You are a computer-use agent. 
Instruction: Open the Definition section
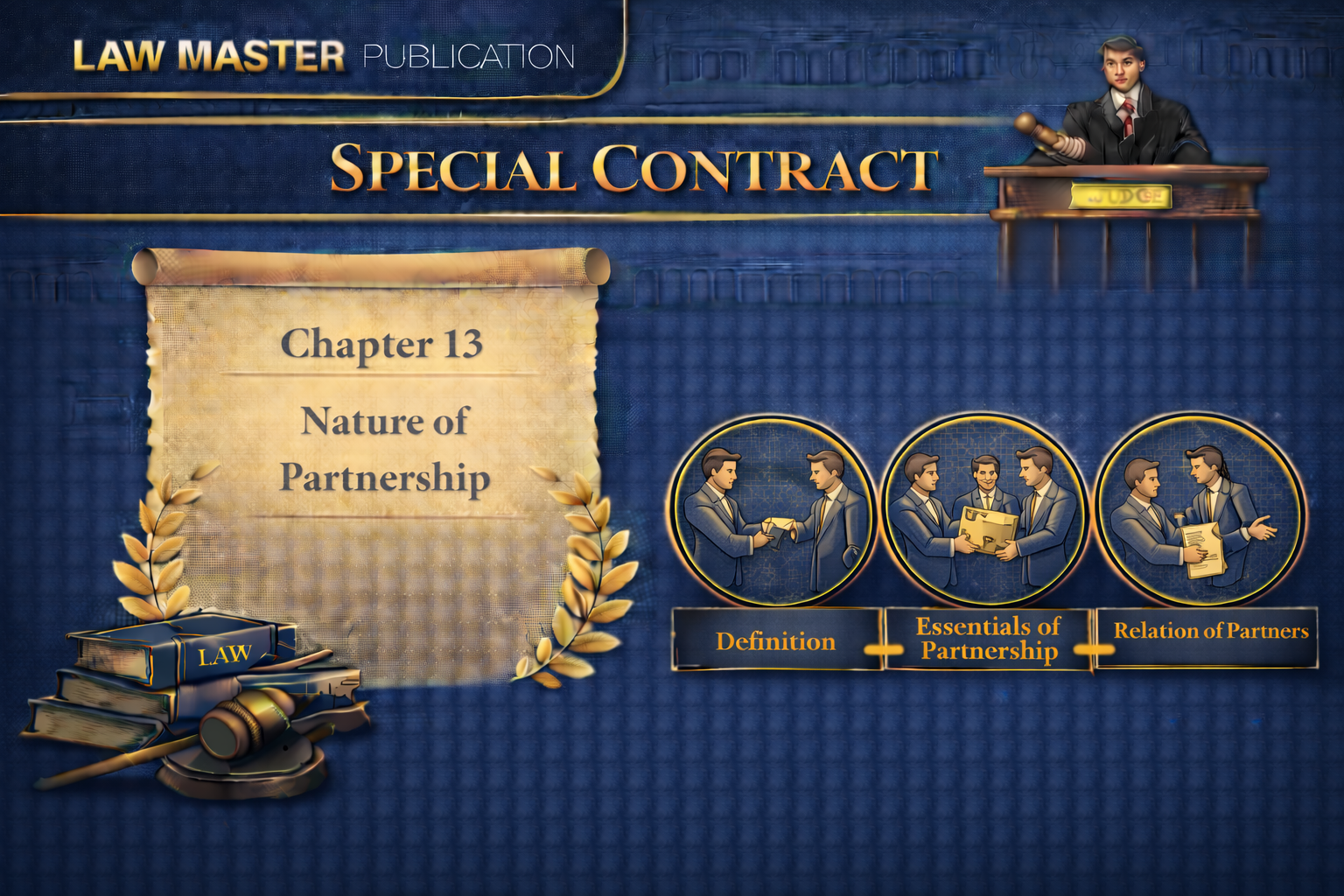point(776,640)
